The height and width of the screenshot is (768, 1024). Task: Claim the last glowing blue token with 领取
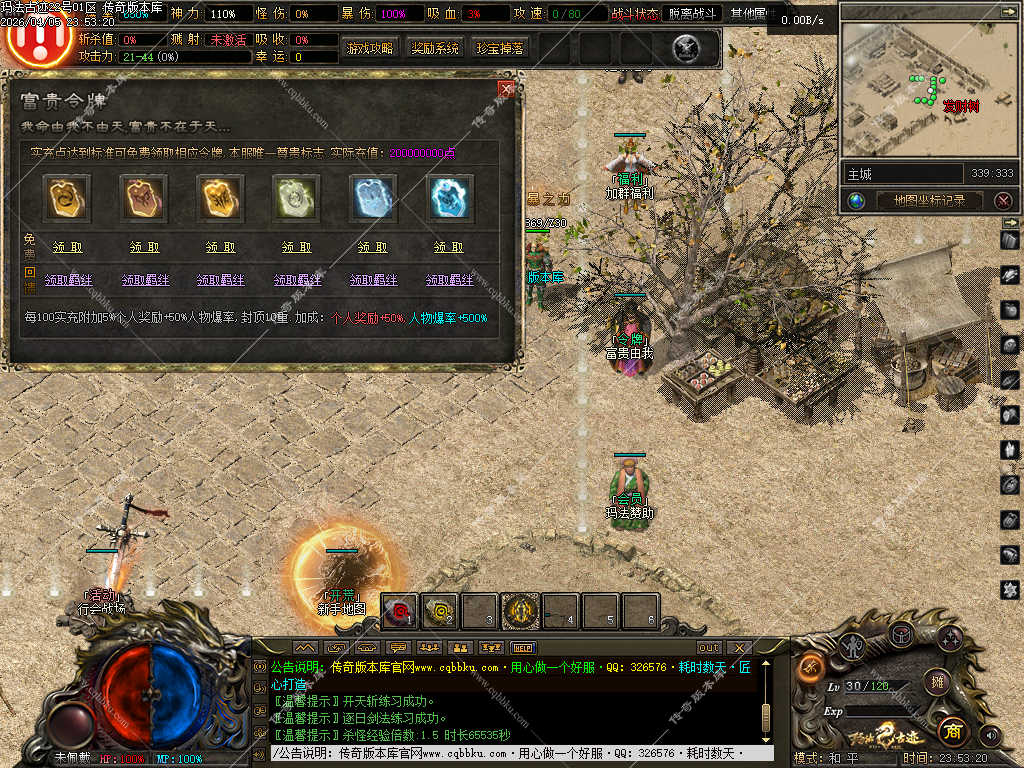click(448, 247)
